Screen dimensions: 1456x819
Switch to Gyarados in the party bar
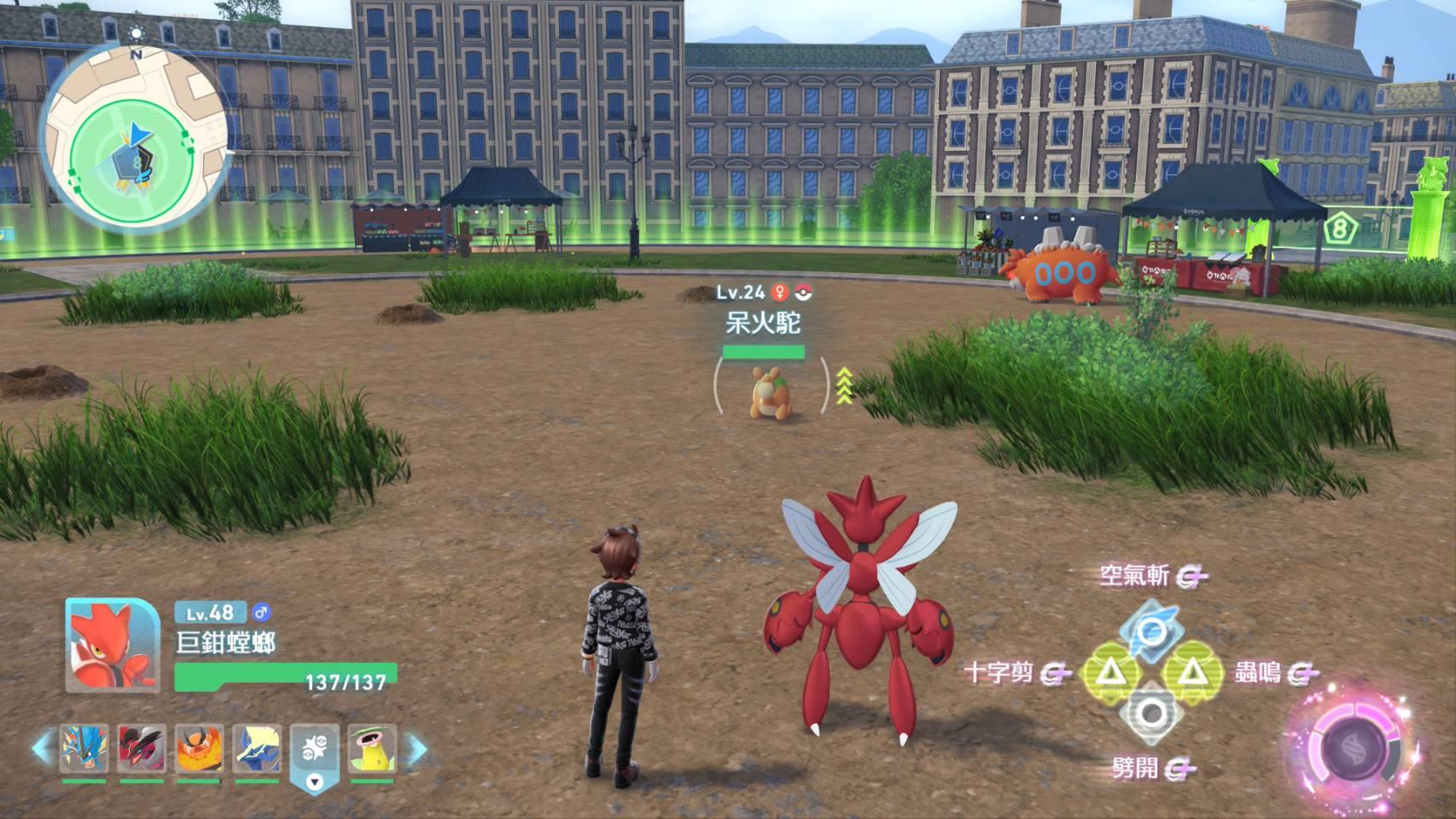[x=84, y=748]
